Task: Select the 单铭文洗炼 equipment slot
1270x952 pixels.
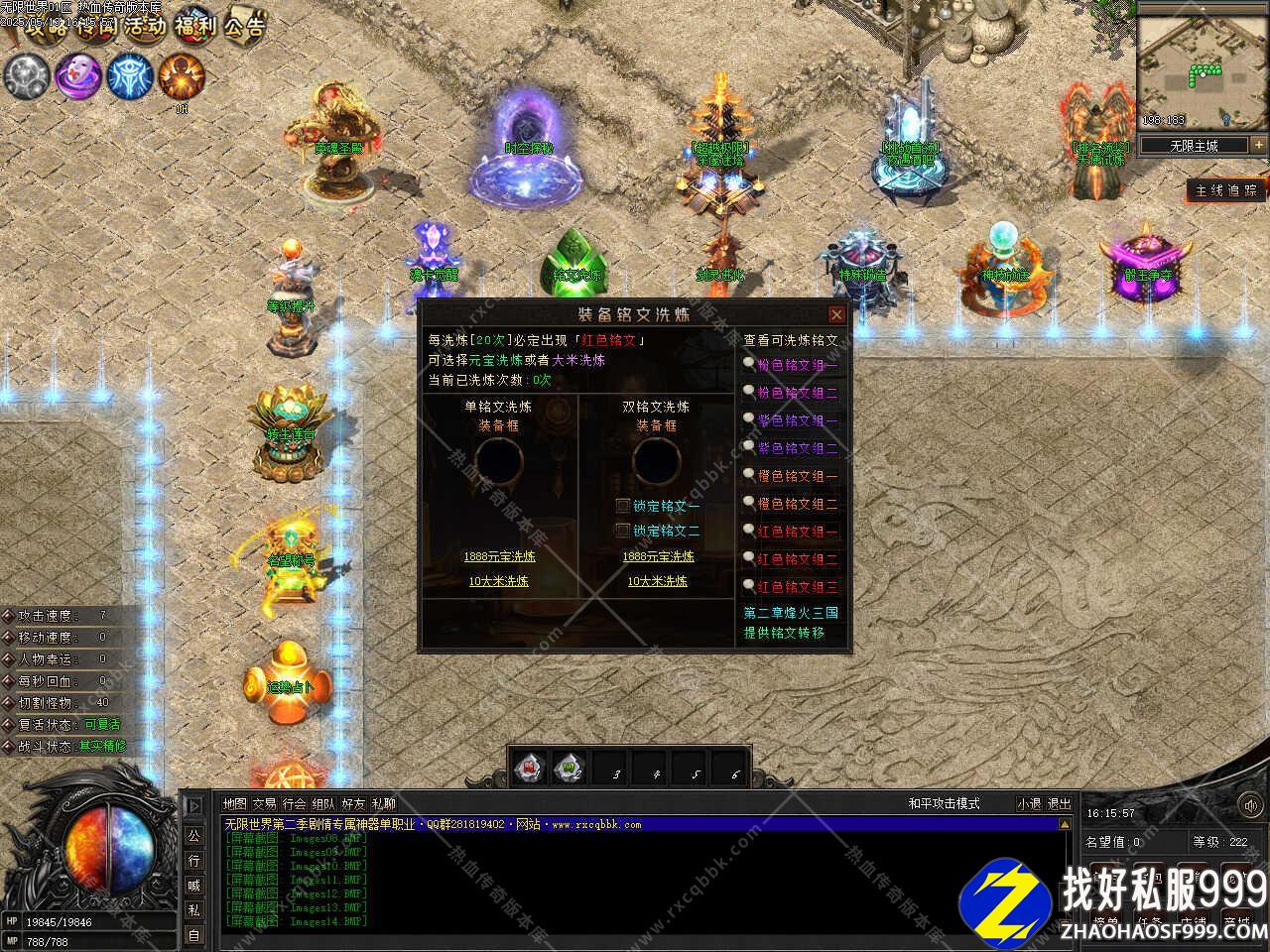Action: (499, 460)
